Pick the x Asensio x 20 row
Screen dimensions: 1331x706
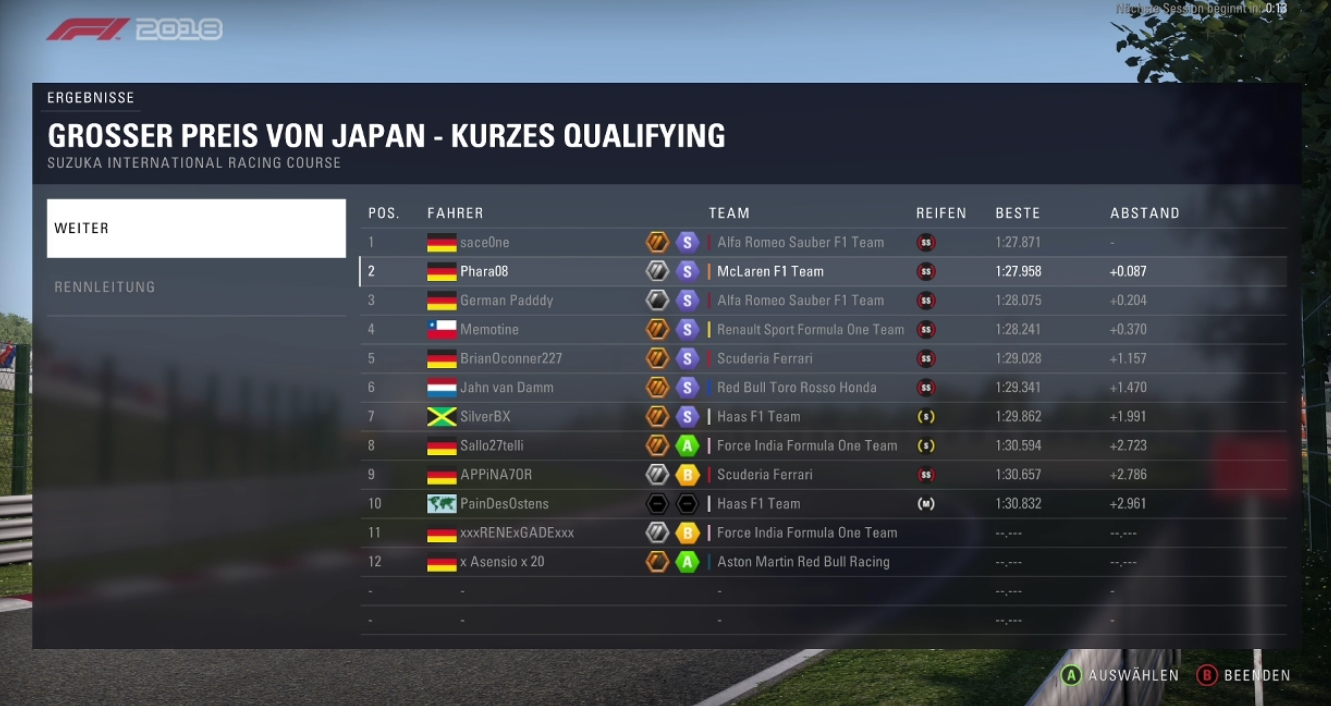[822, 562]
